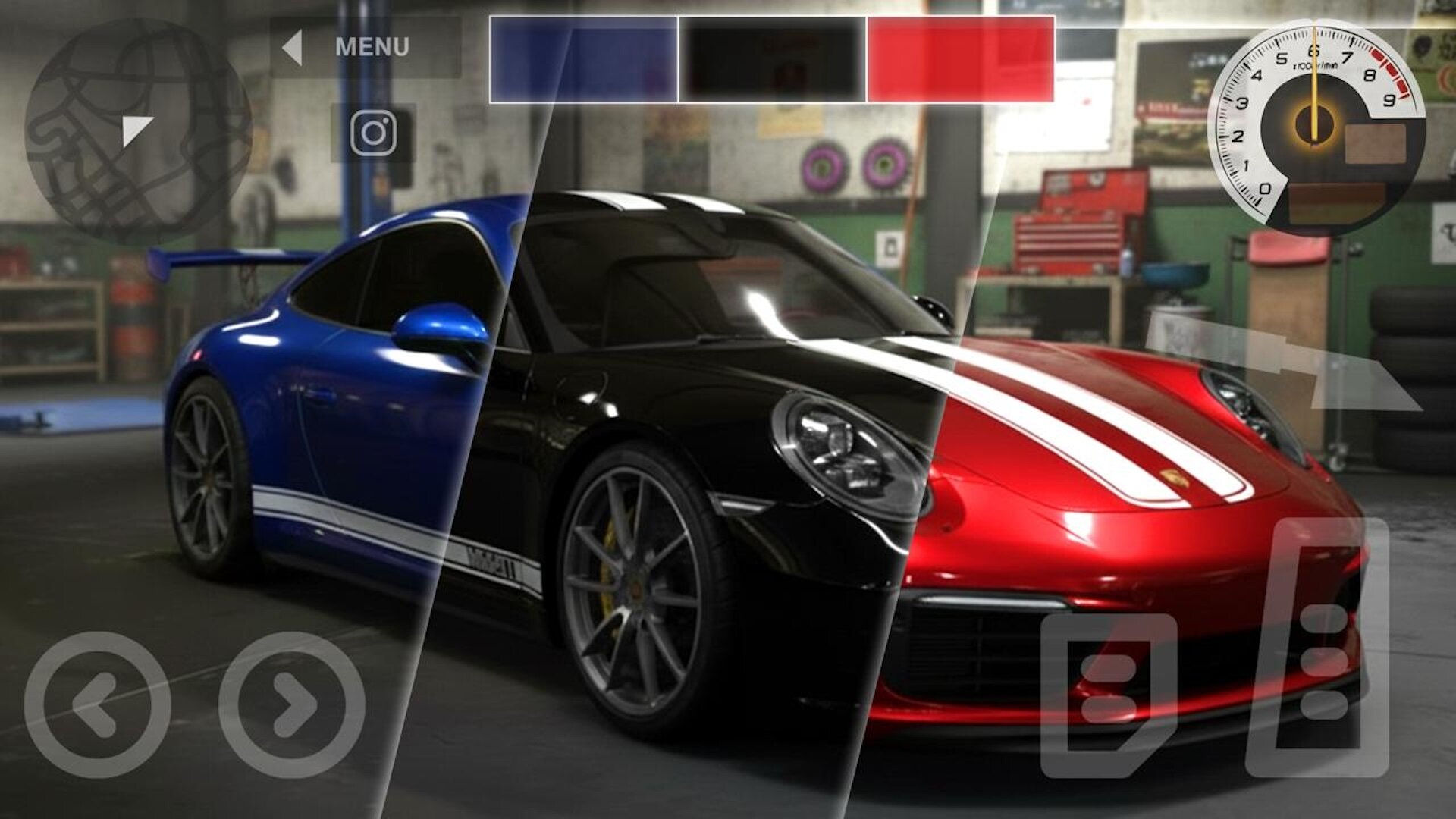Tap the brake pedal
The height and width of the screenshot is (819, 1456).
click(x=1108, y=685)
